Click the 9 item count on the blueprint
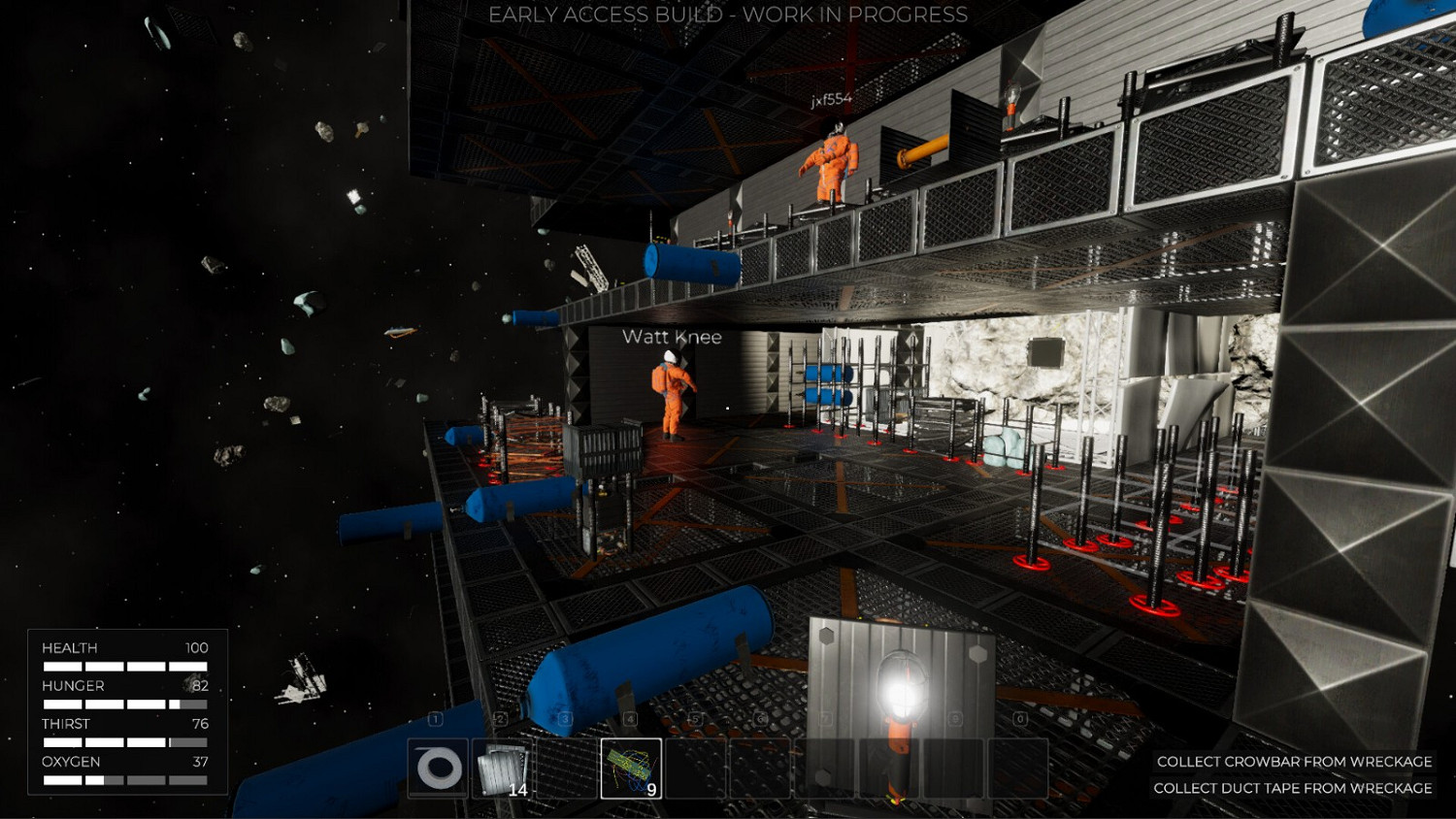Viewport: 1456px width, 819px height. (651, 790)
